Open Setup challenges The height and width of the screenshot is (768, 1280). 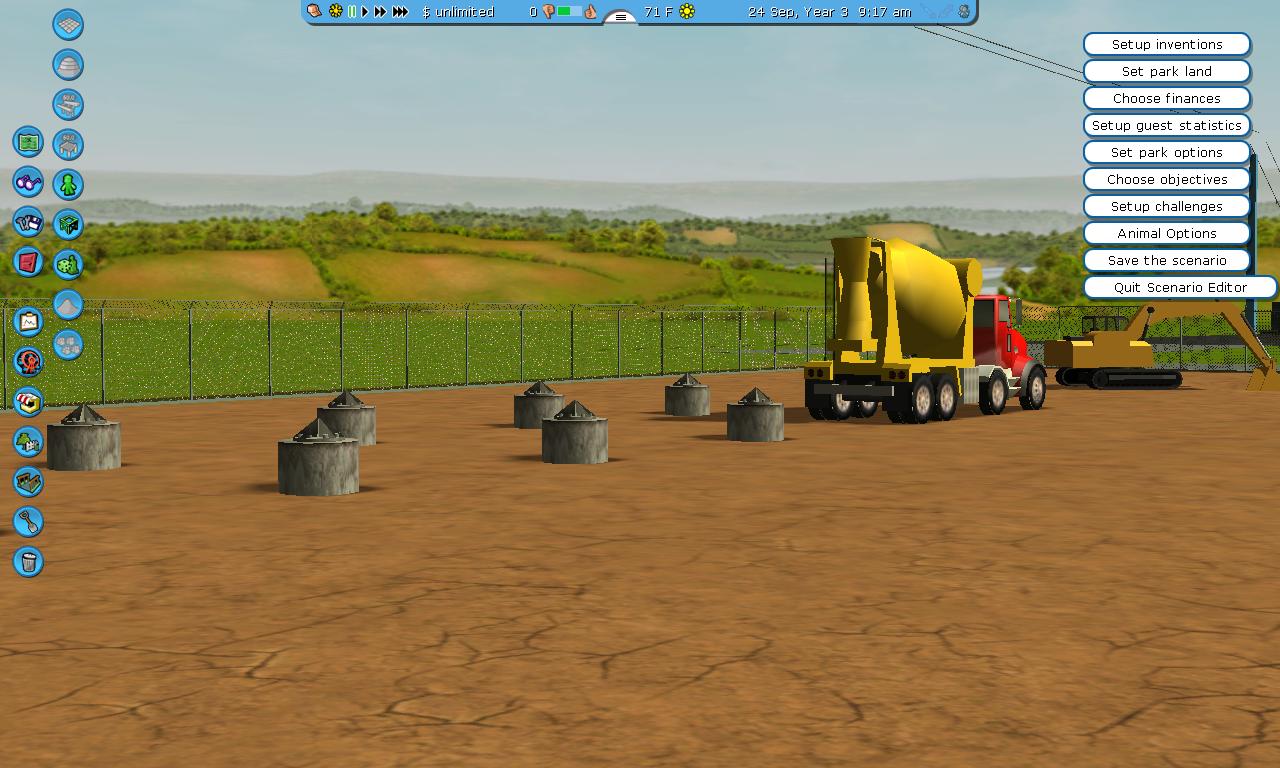coord(1166,206)
